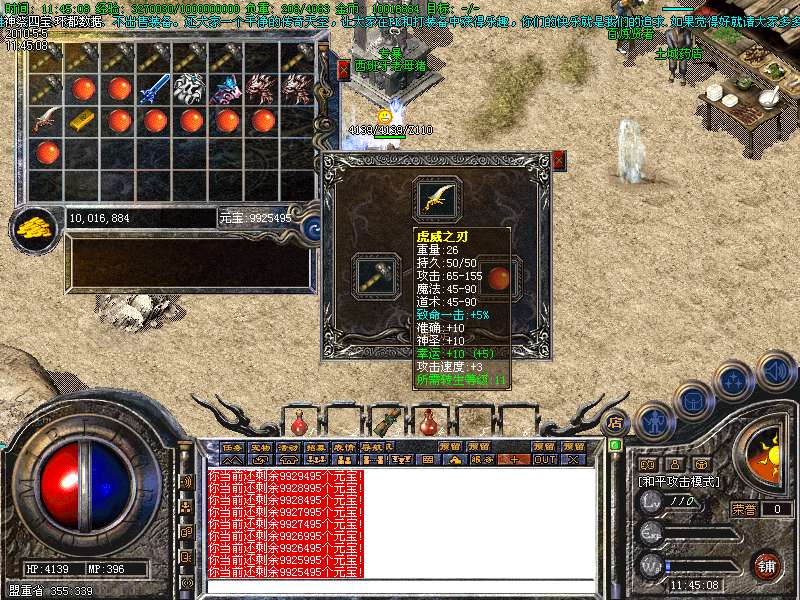
Task: Choose the white skull armor item
Action: [190, 89]
